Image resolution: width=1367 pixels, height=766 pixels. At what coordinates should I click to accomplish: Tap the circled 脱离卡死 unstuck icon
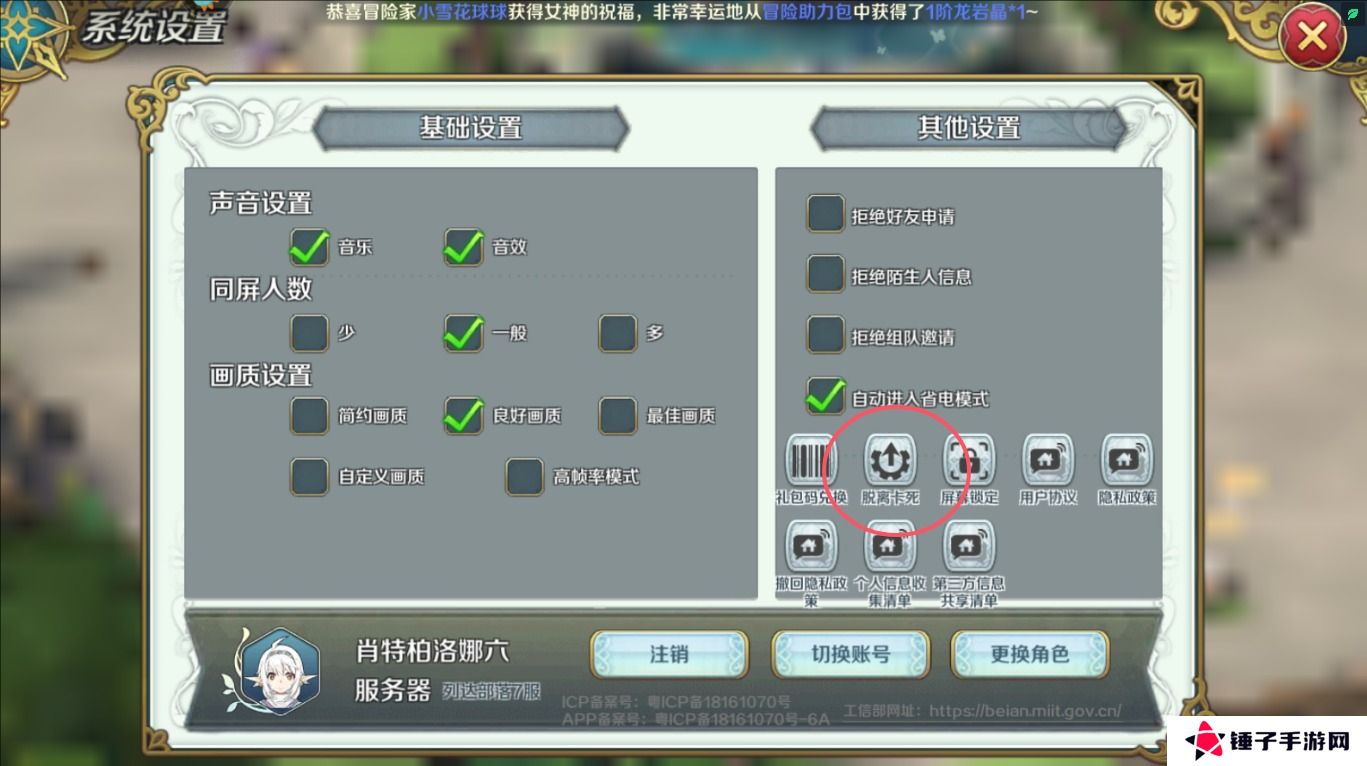click(890, 461)
